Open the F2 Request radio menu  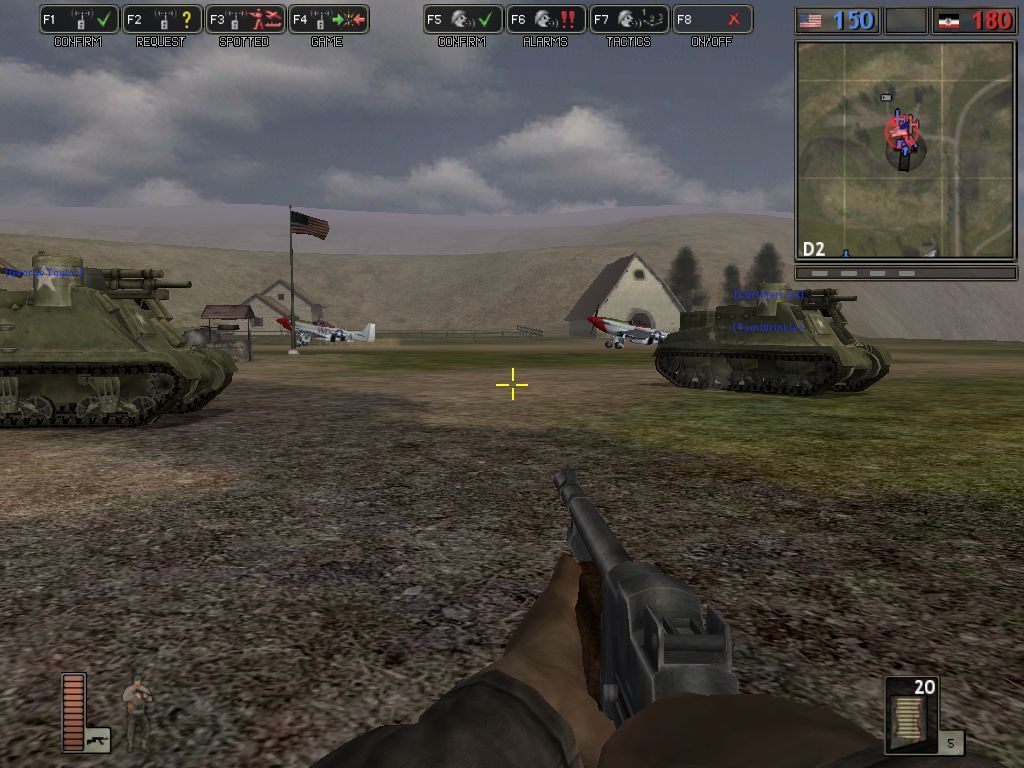click(x=163, y=20)
